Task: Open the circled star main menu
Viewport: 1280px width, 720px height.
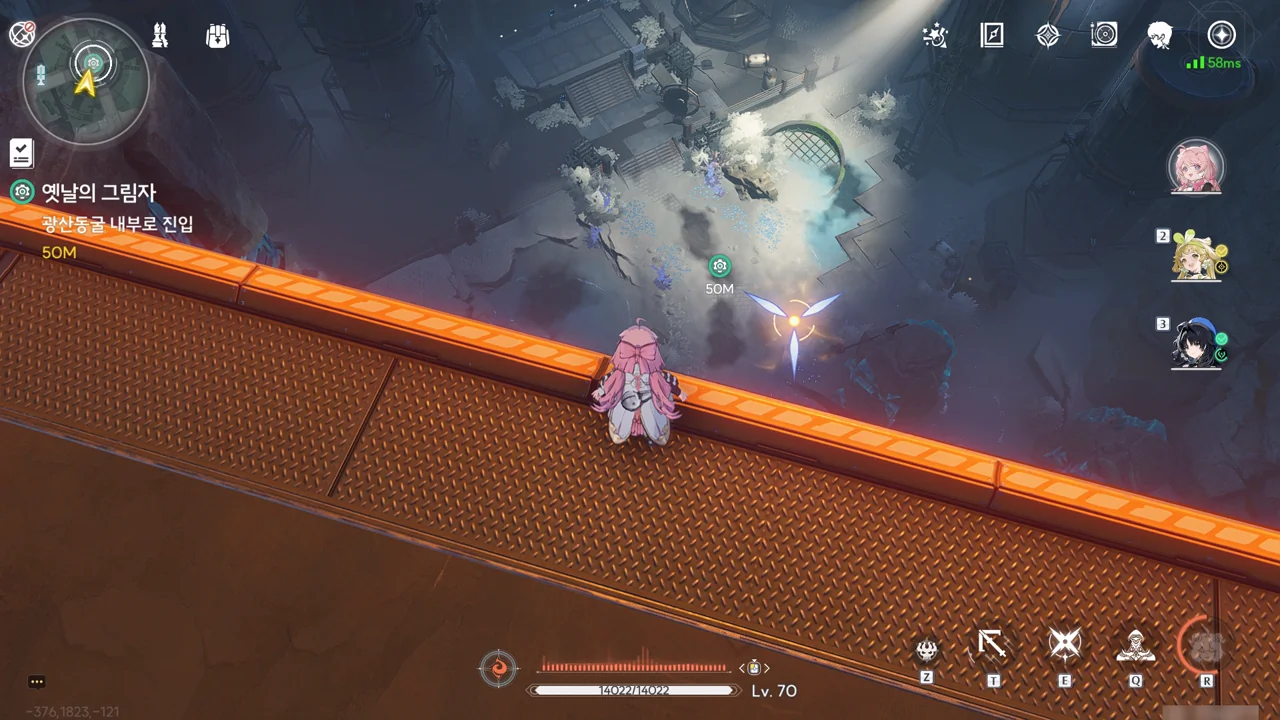Action: (1221, 35)
